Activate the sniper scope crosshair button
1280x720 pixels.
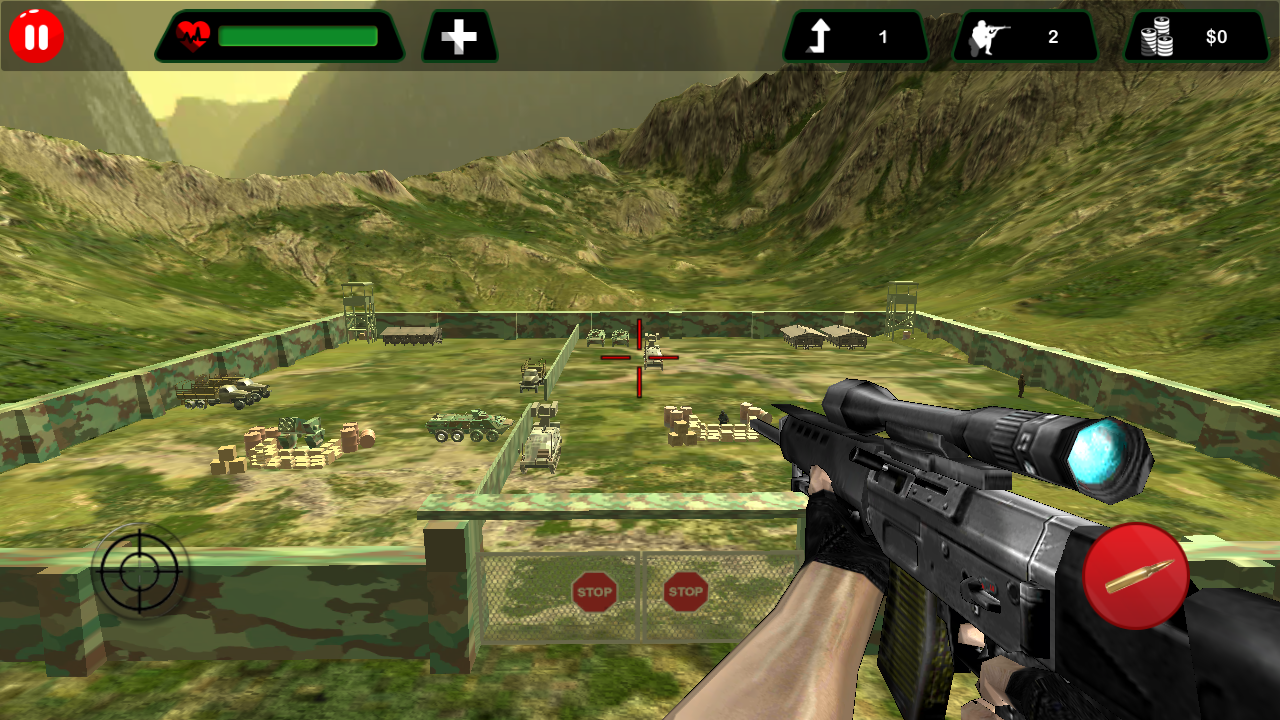click(x=140, y=571)
